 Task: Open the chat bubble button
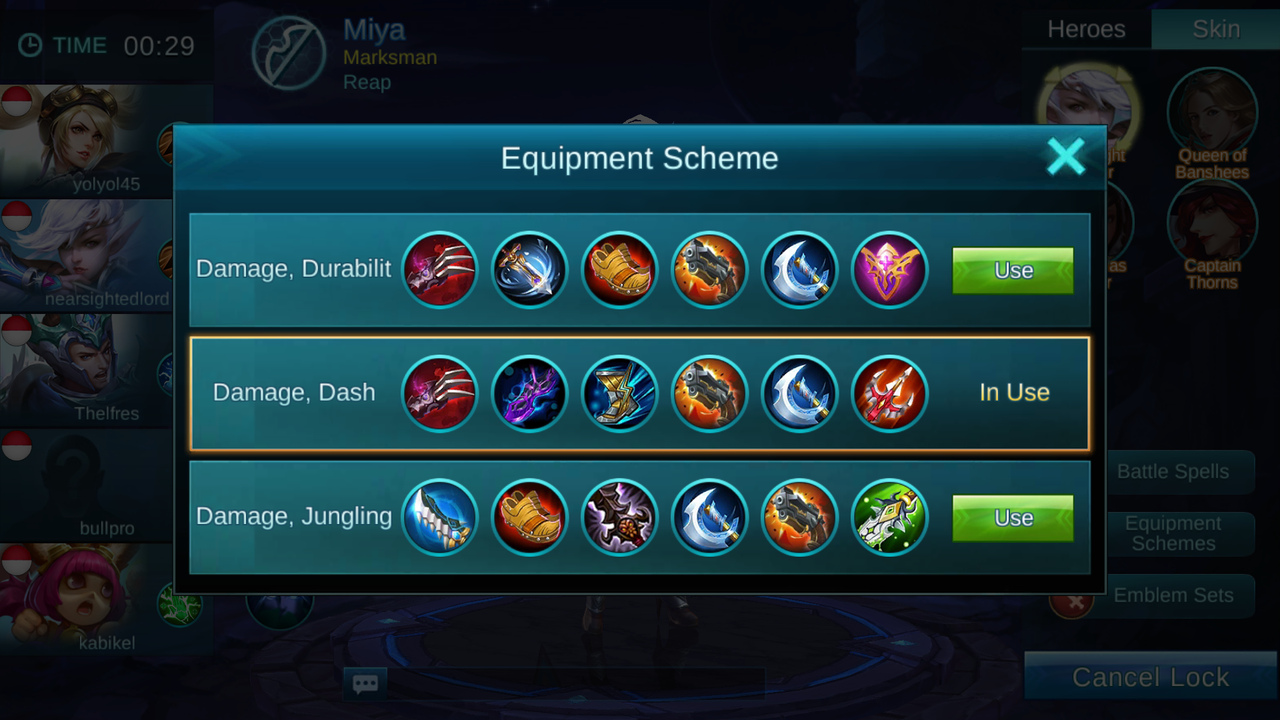coord(365,684)
